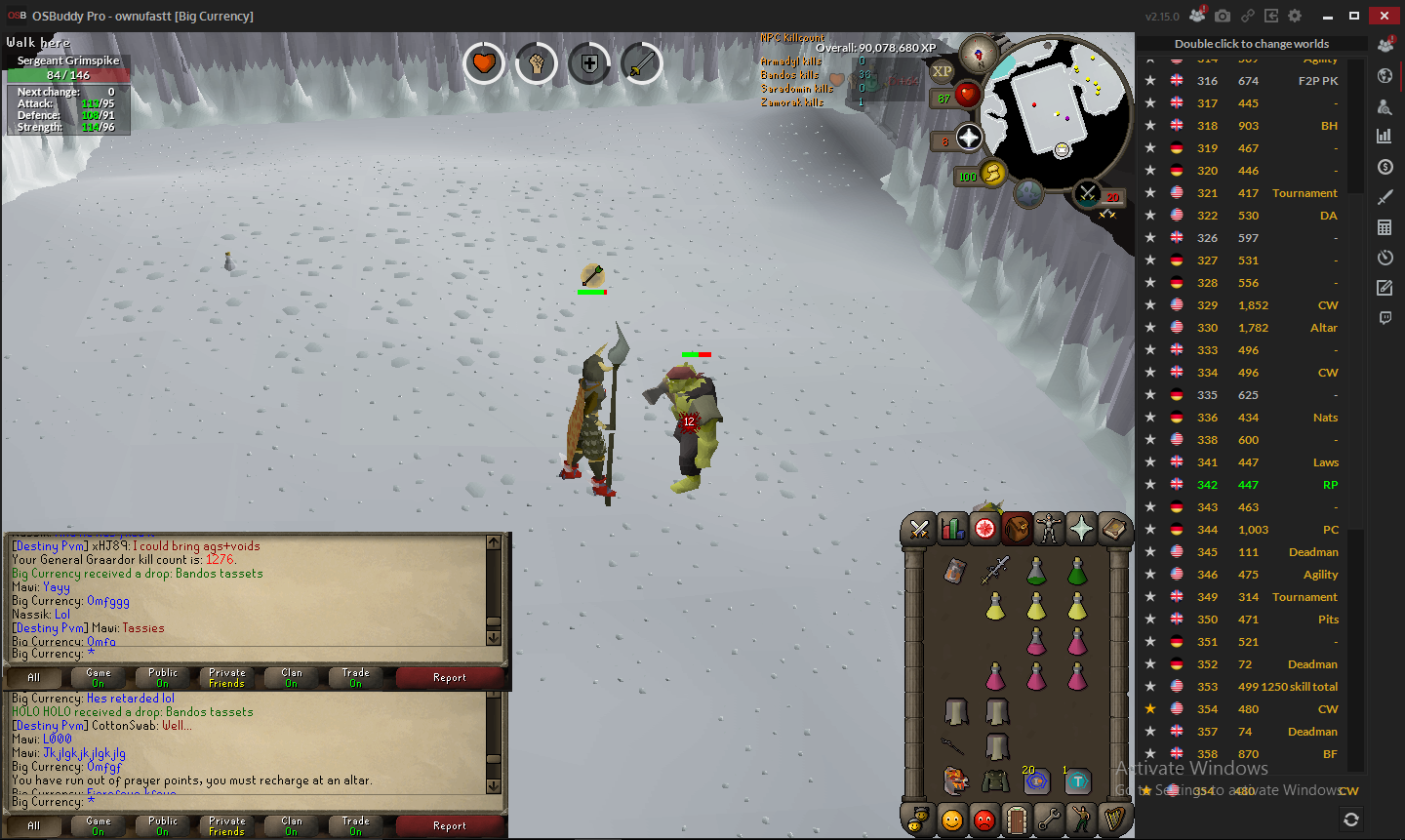This screenshot has width=1405, height=840.
Task: Open the Worn Equipment tab
Action: (1049, 529)
